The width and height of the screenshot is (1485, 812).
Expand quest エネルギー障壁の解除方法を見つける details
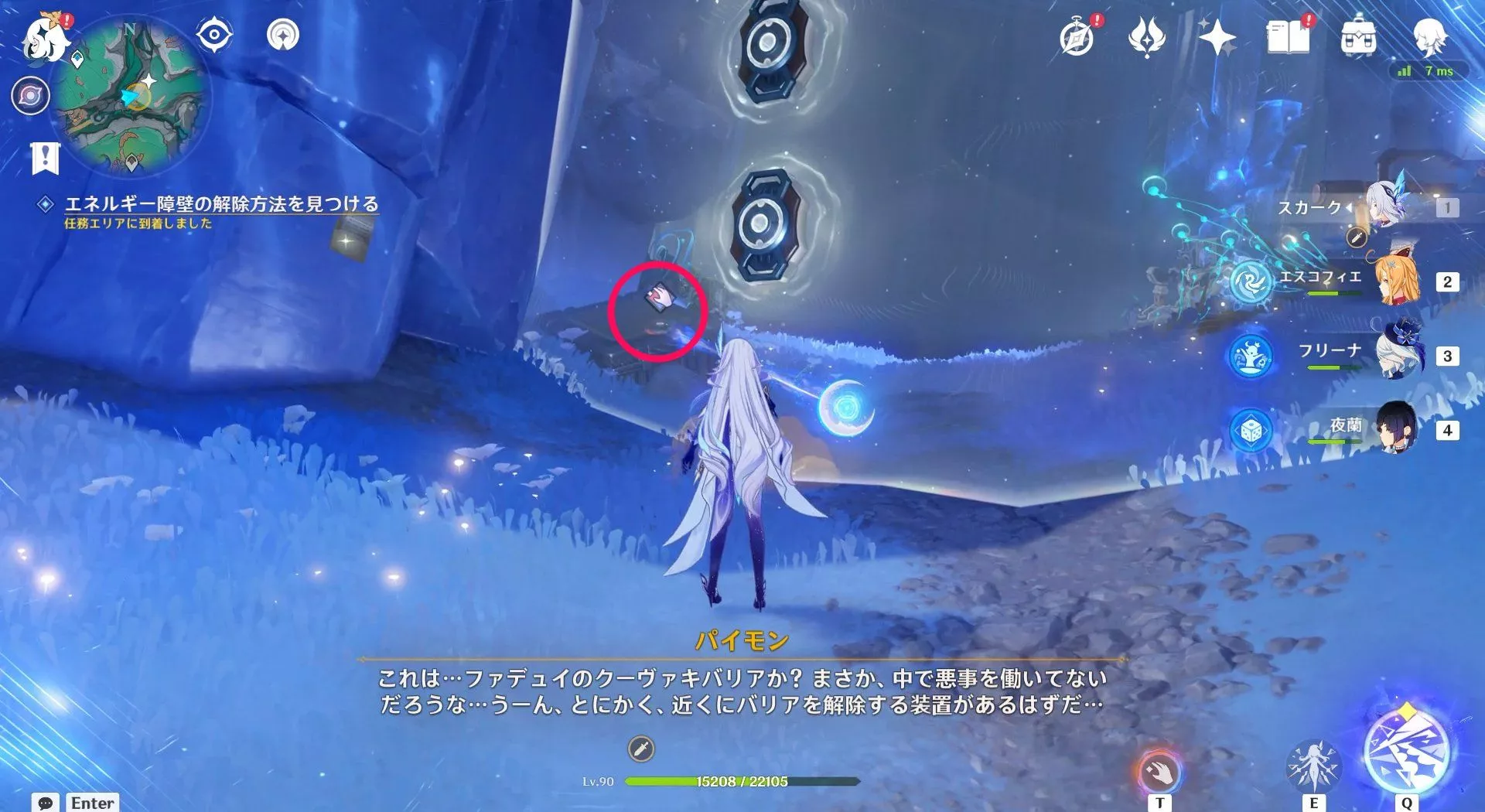pos(221,203)
